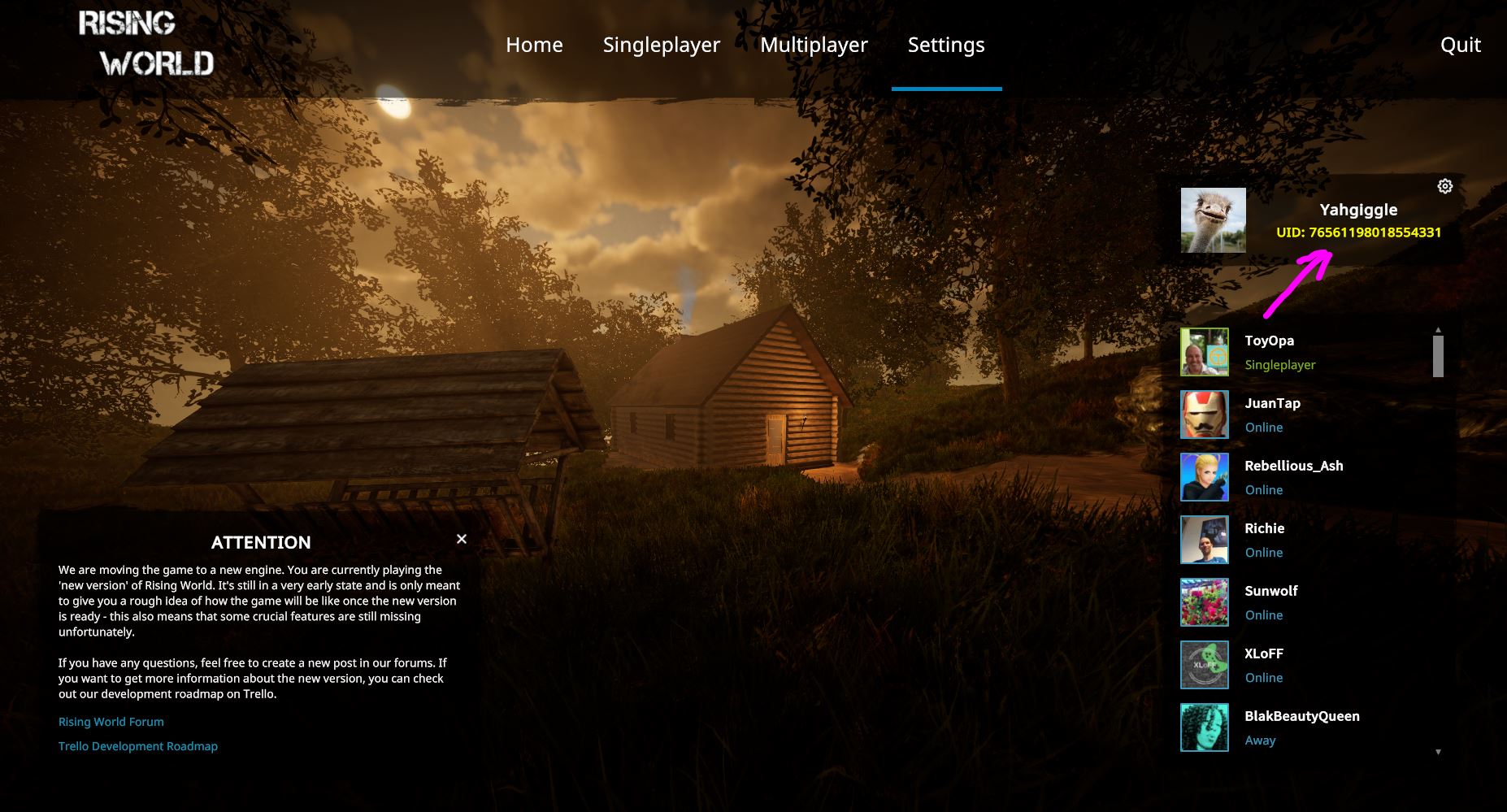Open the Rising World Forum link

(111, 722)
